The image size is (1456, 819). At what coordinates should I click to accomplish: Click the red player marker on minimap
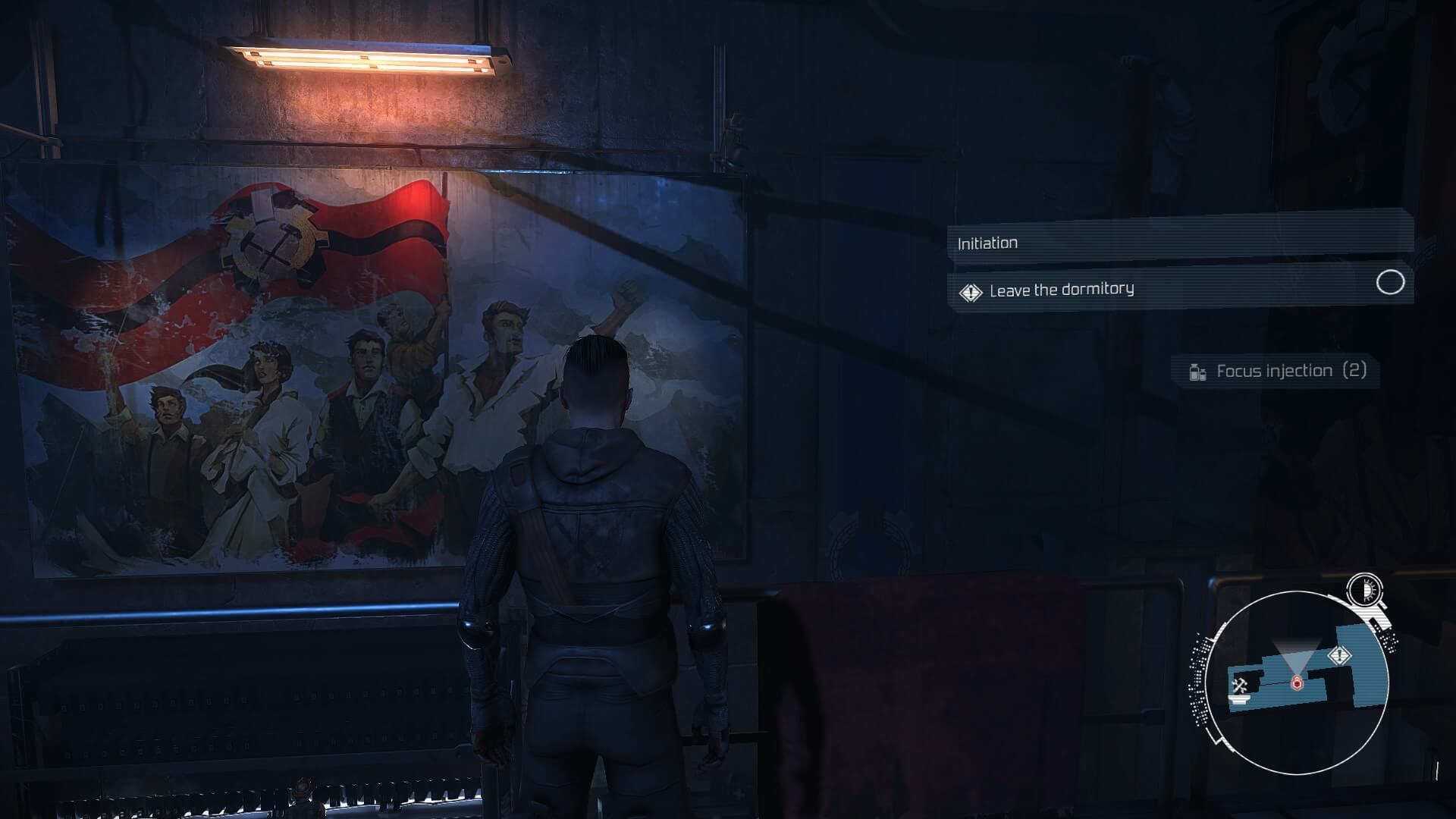[1297, 683]
